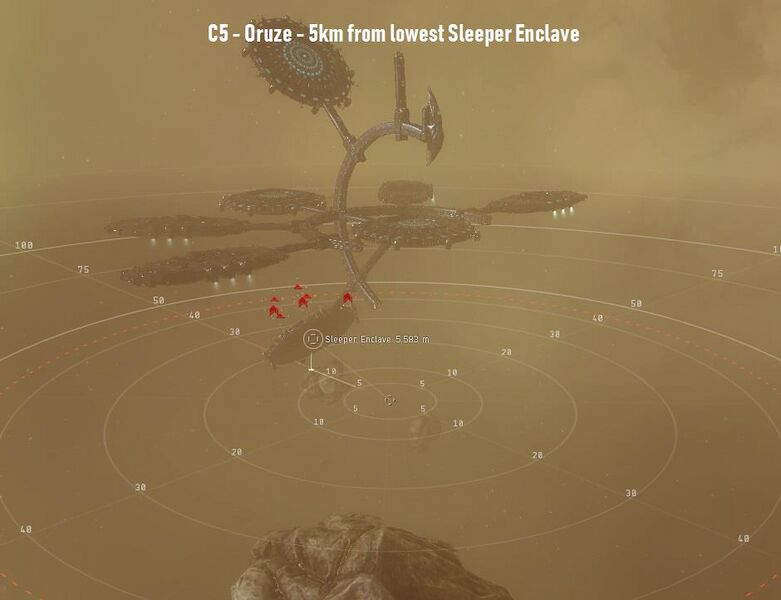Viewport: 781px width, 600px height.
Task: Click the ship marker at the tactical overlay center
Action: (390, 401)
